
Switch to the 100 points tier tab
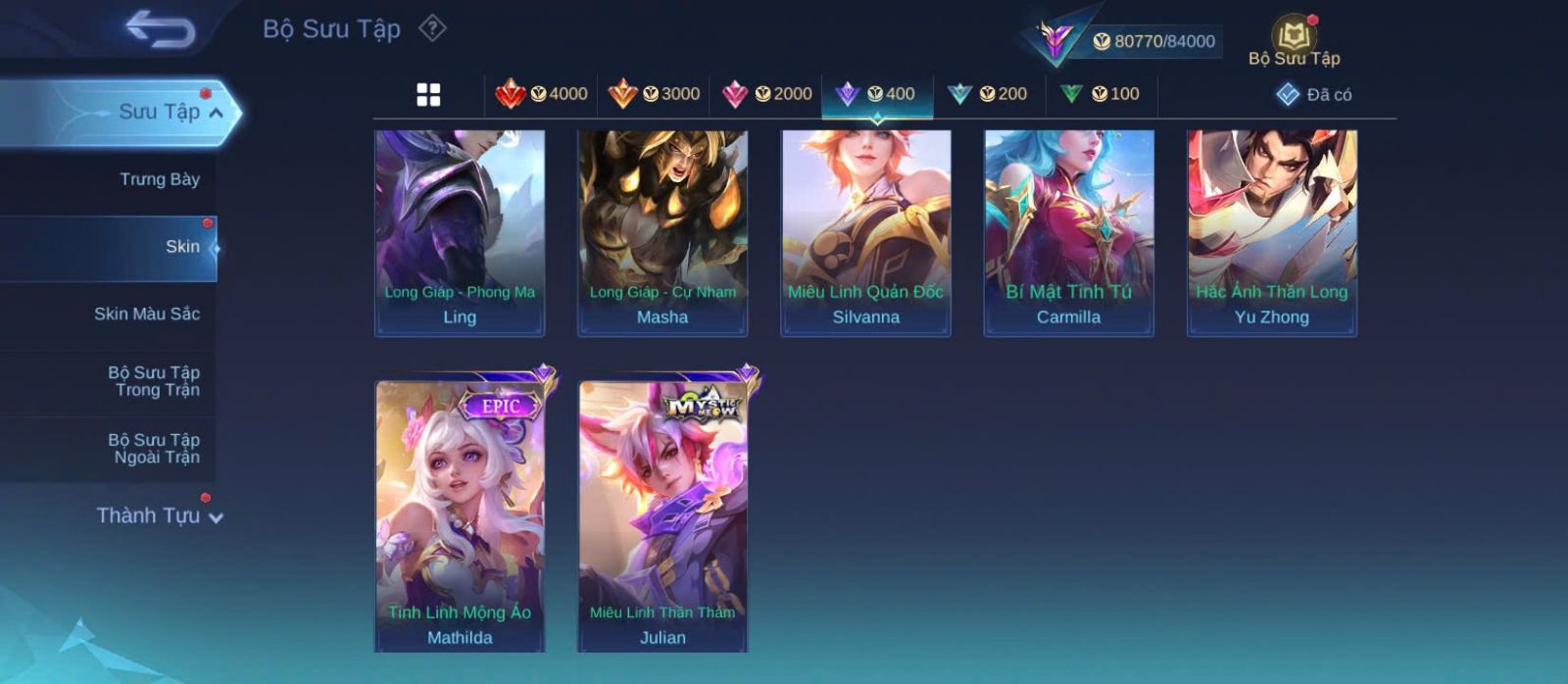pyautogui.click(x=1101, y=94)
